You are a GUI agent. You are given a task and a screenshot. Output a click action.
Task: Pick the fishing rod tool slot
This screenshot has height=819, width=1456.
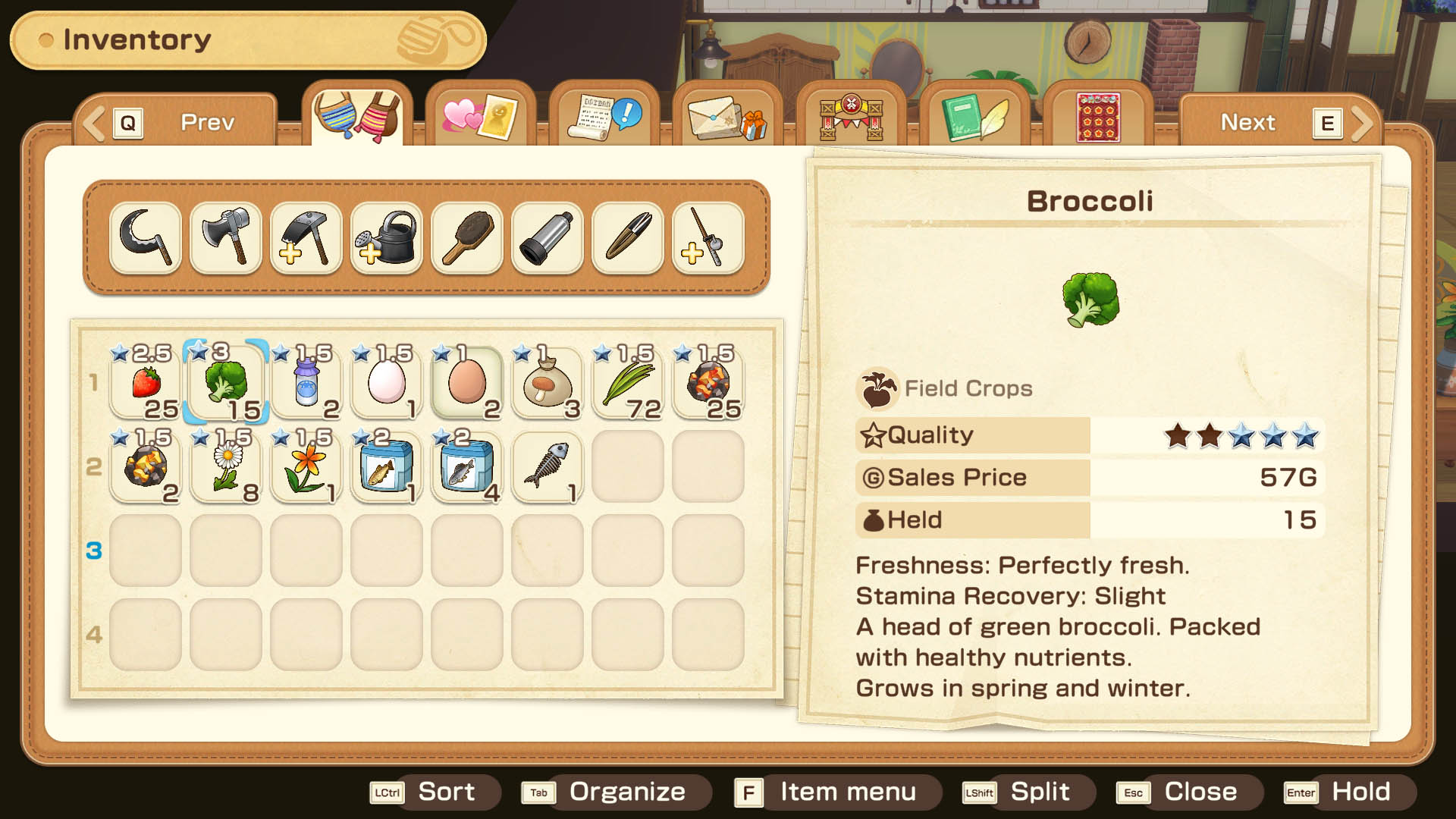(x=708, y=237)
